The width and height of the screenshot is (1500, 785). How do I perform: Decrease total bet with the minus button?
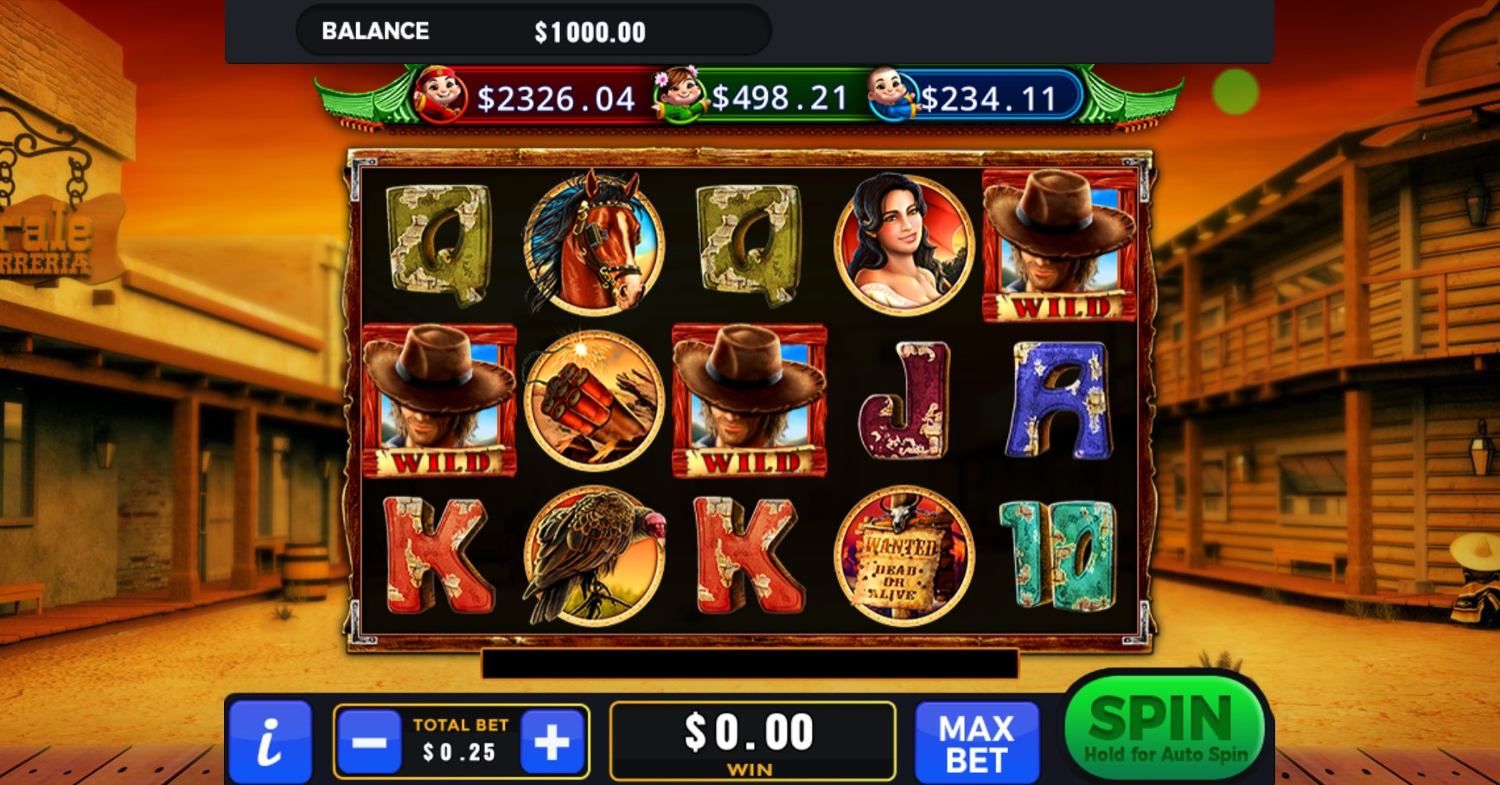[x=369, y=742]
